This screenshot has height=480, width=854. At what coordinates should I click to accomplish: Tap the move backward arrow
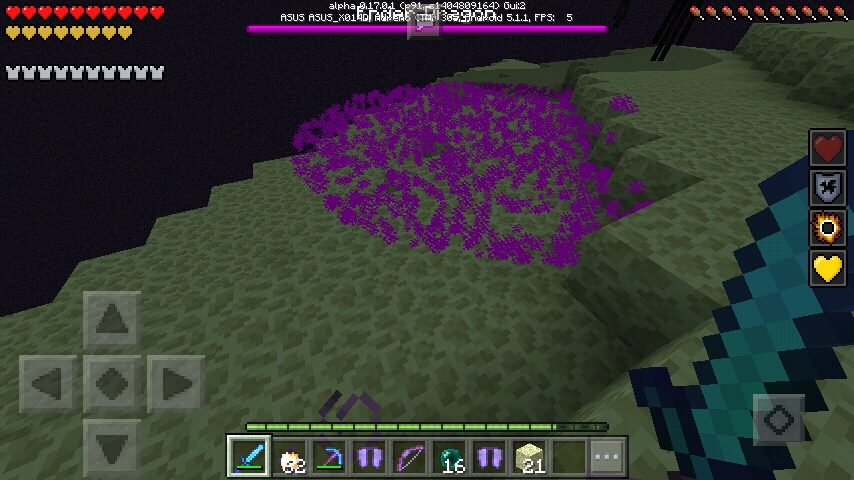[111, 446]
